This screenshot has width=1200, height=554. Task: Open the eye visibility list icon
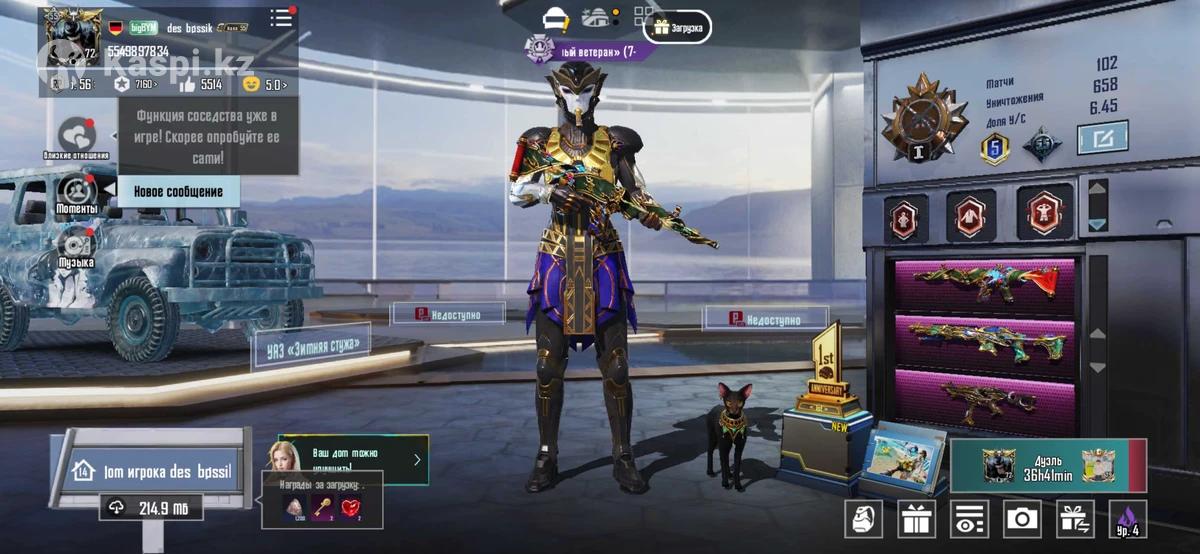(968, 519)
